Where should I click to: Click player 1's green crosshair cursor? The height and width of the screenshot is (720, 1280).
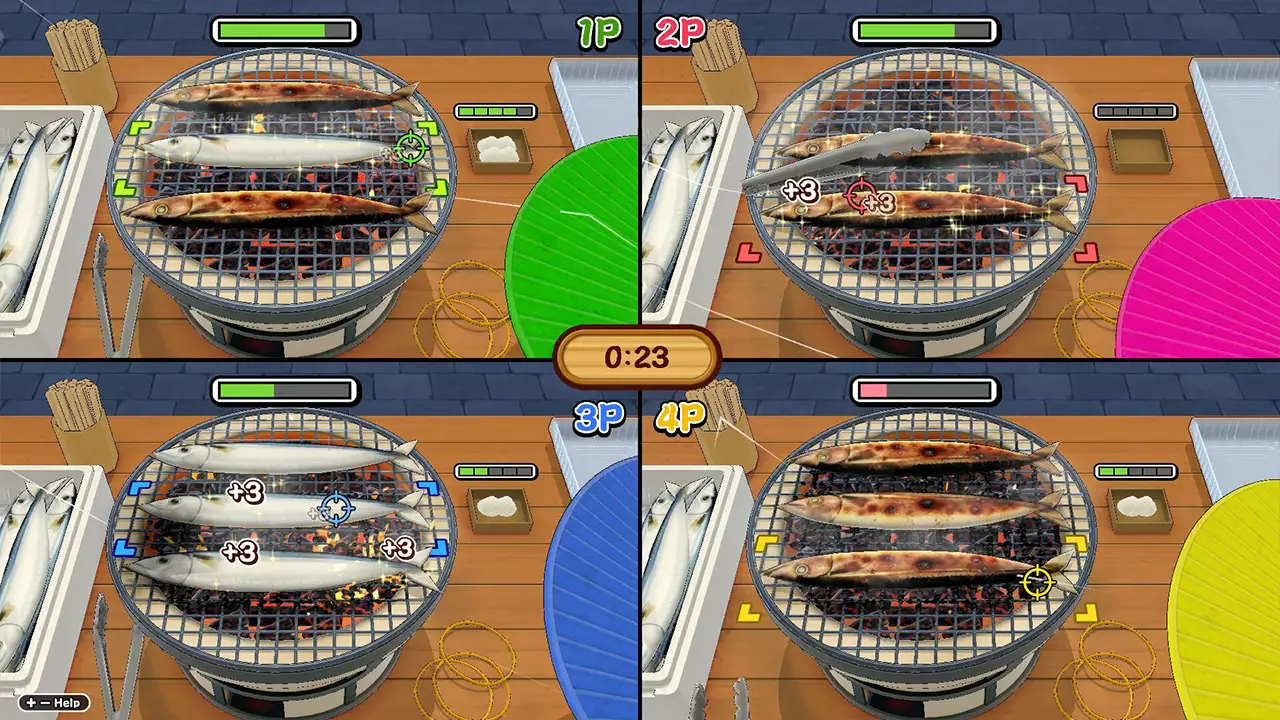click(411, 150)
